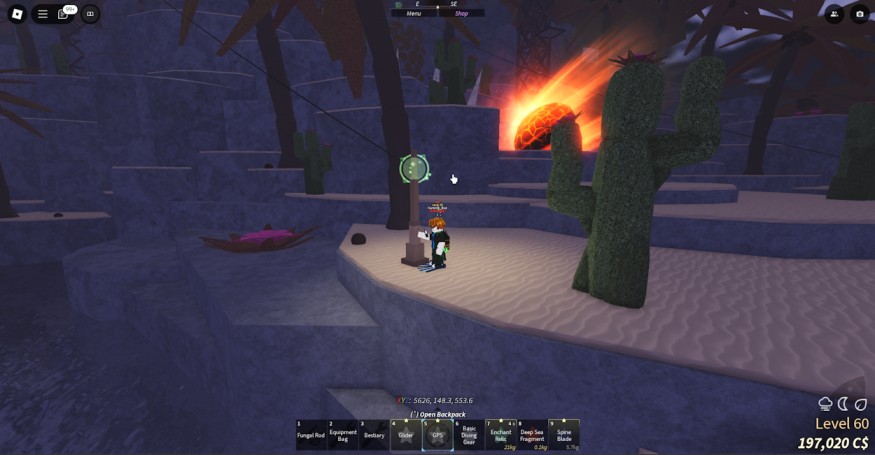The width and height of the screenshot is (875, 455).
Task: Click the rain cloud weather icon
Action: coord(826,404)
